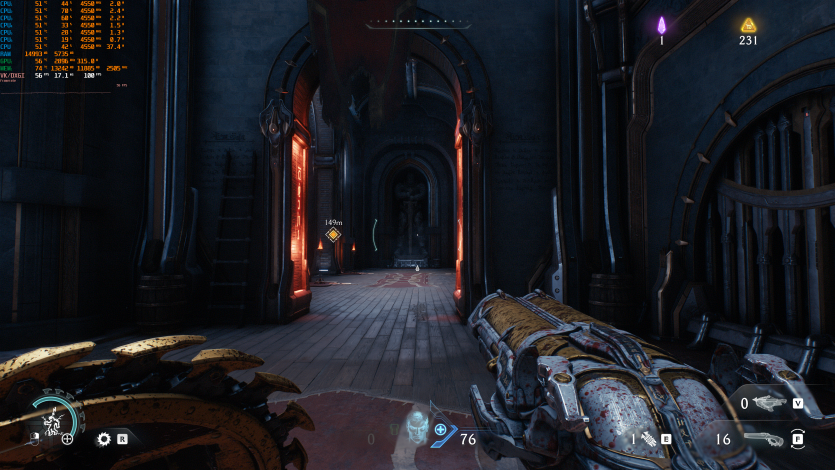Click the gold triangle currency icon
The width and height of the screenshot is (835, 470).
coord(748,25)
